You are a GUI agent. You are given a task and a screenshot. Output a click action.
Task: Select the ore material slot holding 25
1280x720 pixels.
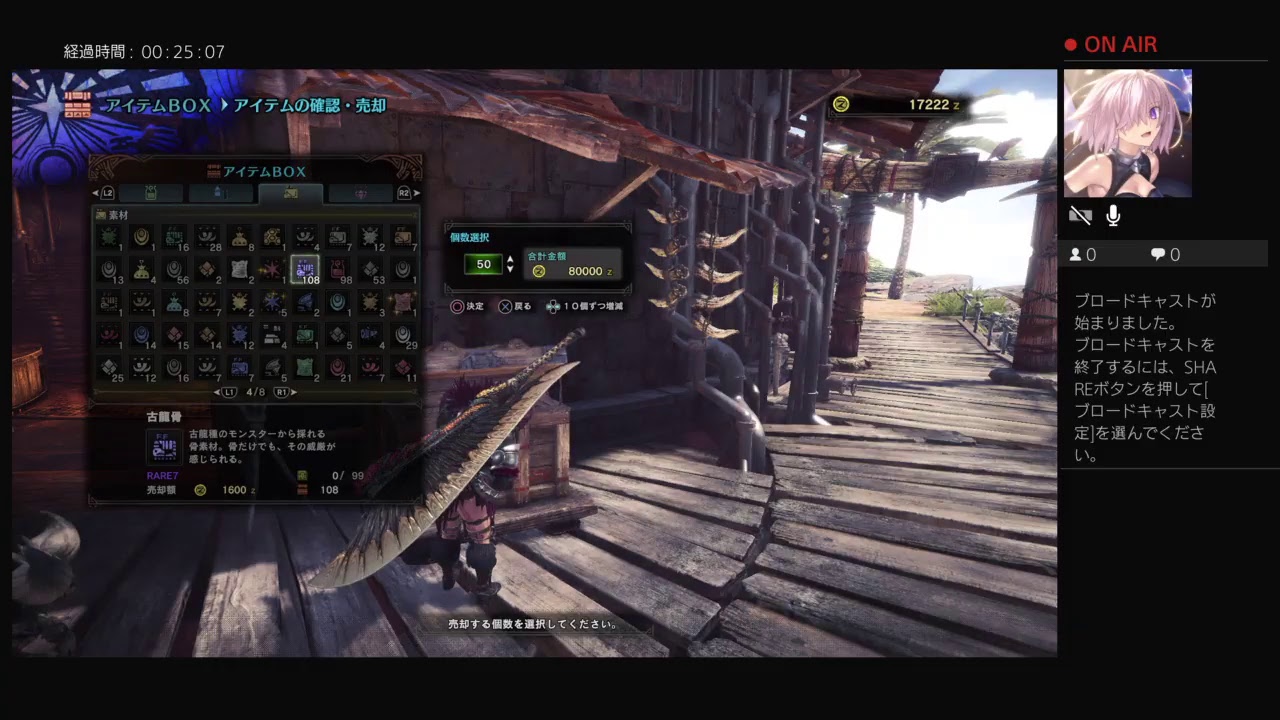[x=109, y=366]
